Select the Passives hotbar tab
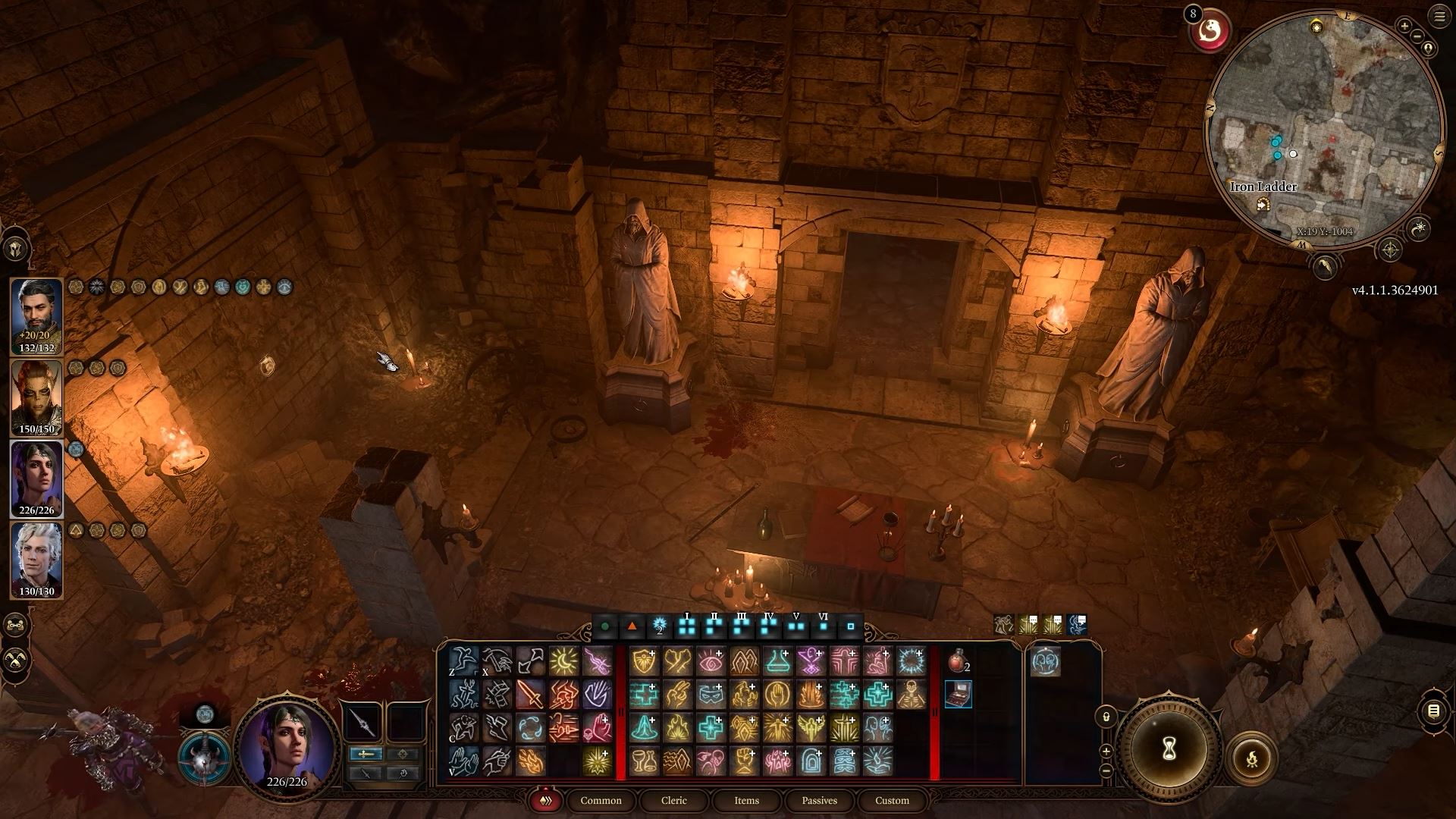Image resolution: width=1456 pixels, height=819 pixels. [x=819, y=800]
